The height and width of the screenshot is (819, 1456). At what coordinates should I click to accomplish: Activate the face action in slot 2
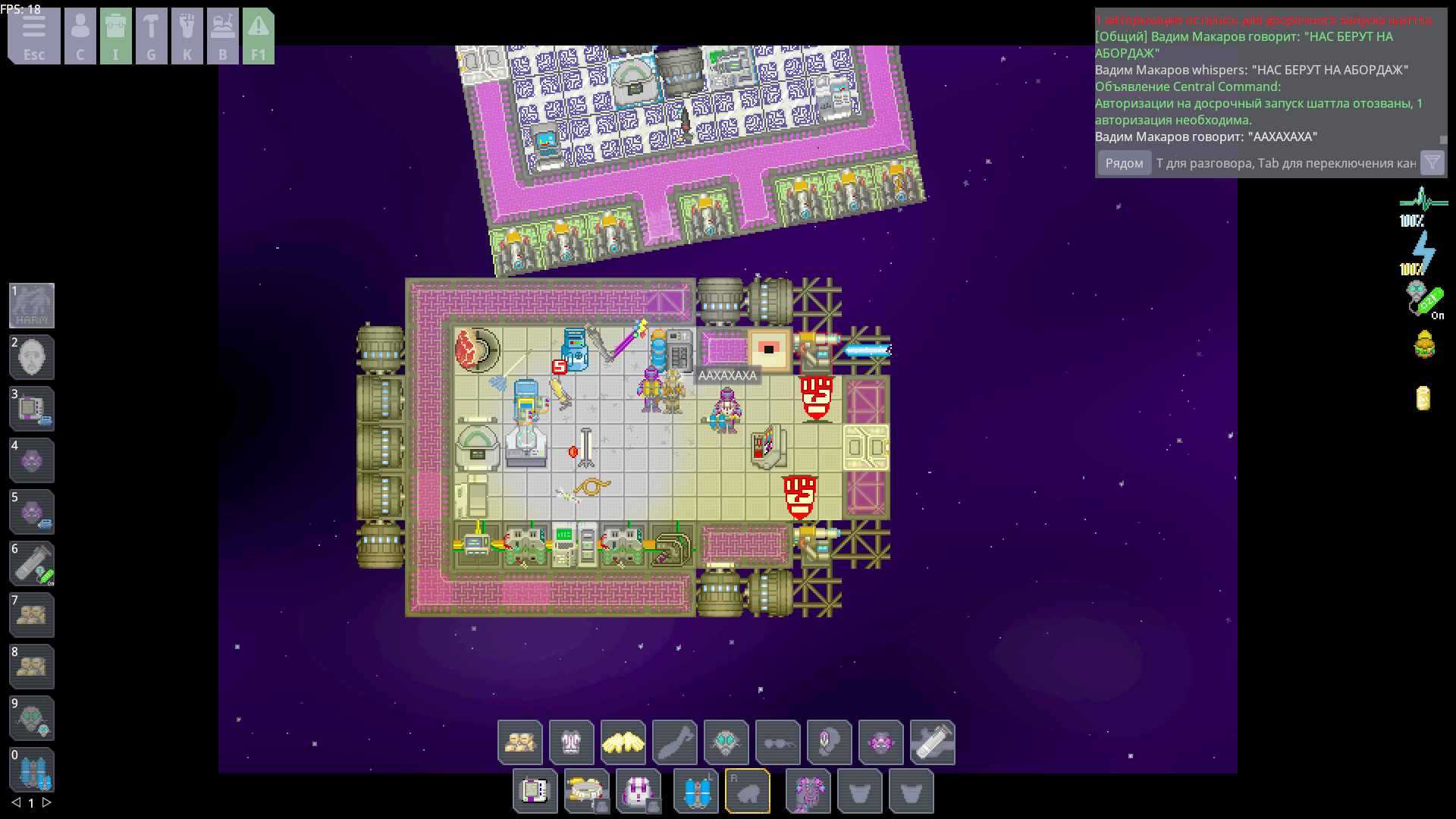click(32, 357)
